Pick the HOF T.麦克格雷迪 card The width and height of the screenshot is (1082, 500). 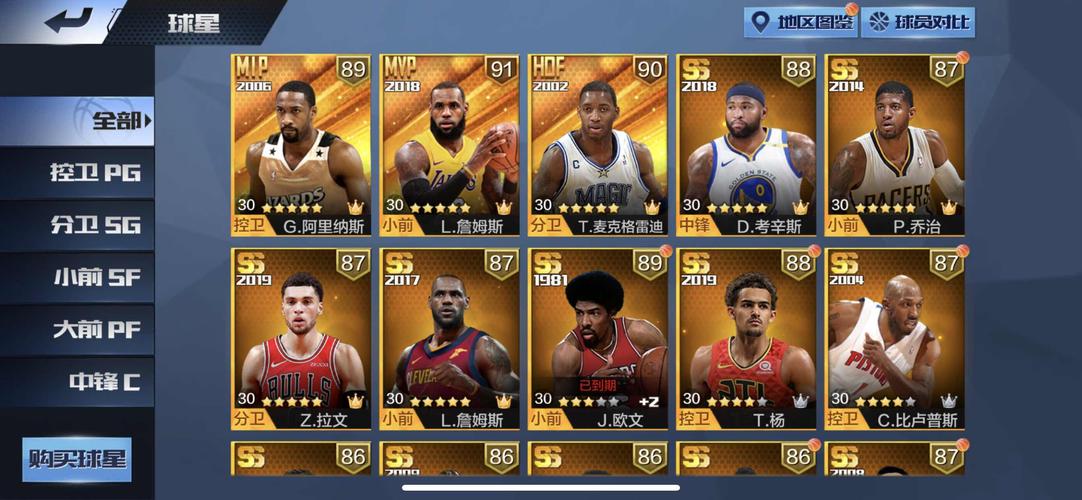coord(598,145)
